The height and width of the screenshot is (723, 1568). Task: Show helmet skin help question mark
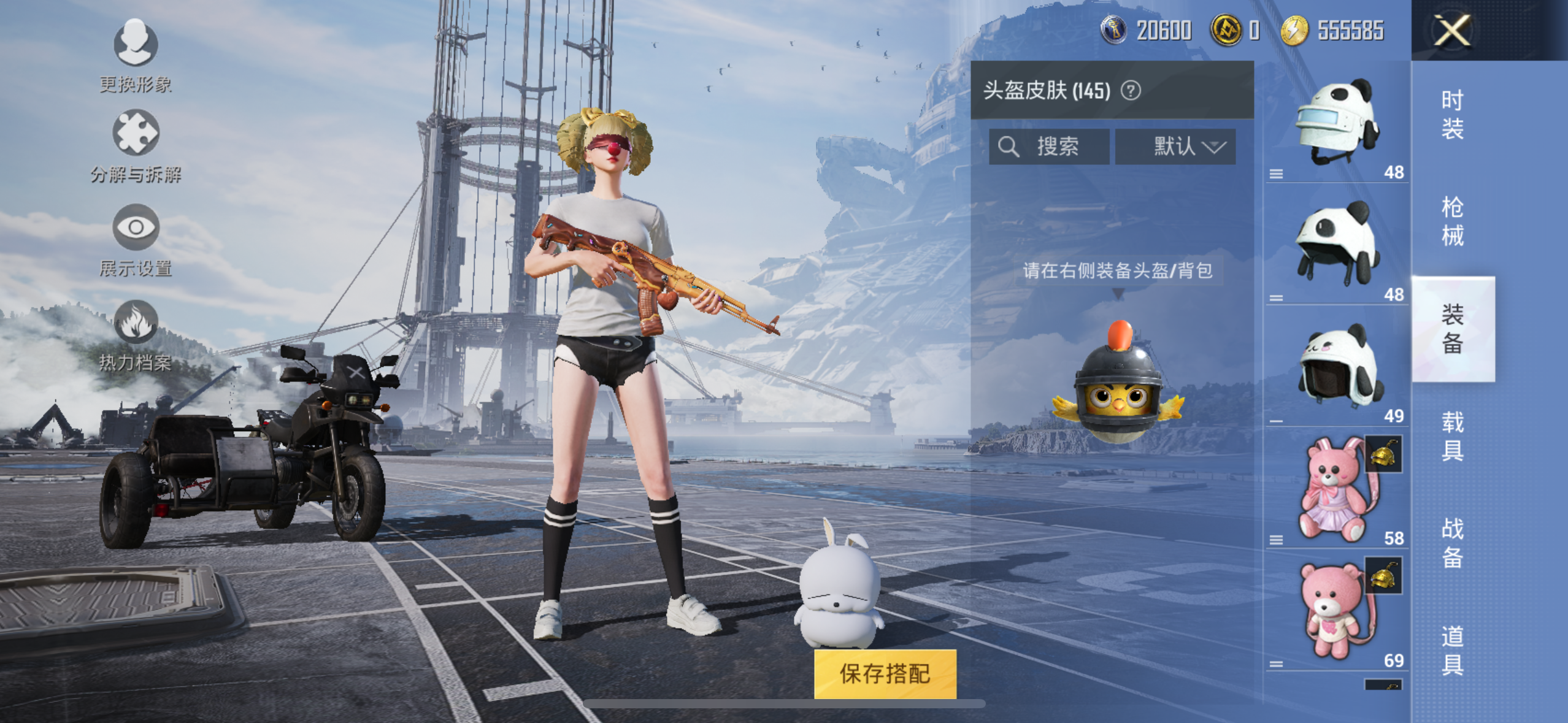pyautogui.click(x=1131, y=91)
